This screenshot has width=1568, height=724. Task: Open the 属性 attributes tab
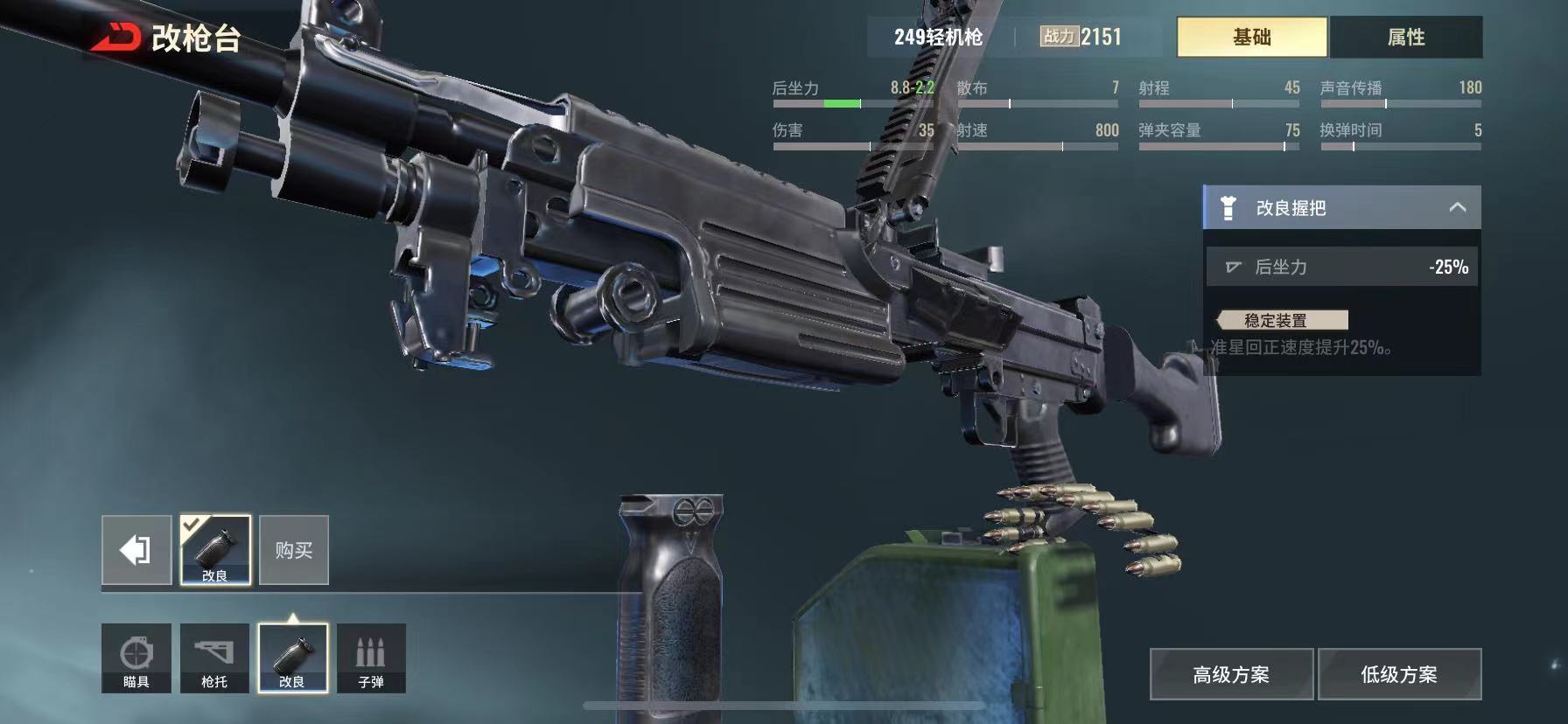(x=1405, y=37)
